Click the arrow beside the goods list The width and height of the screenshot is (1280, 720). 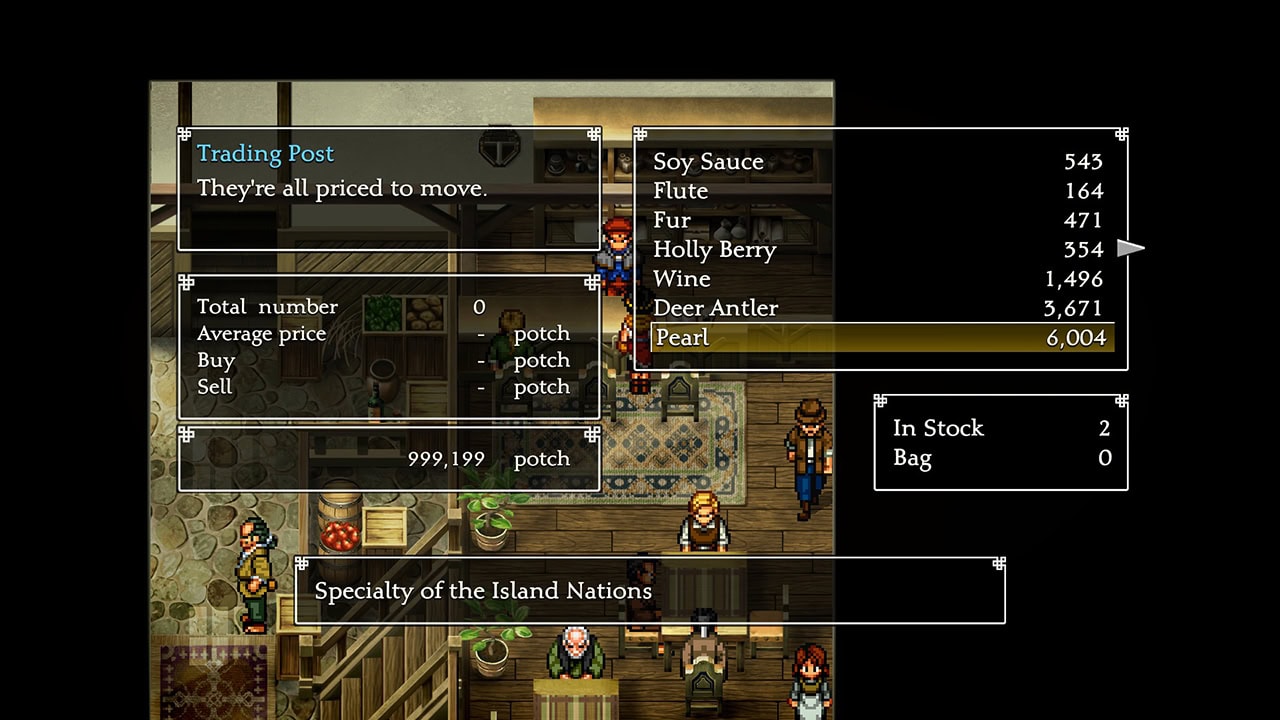(1131, 248)
